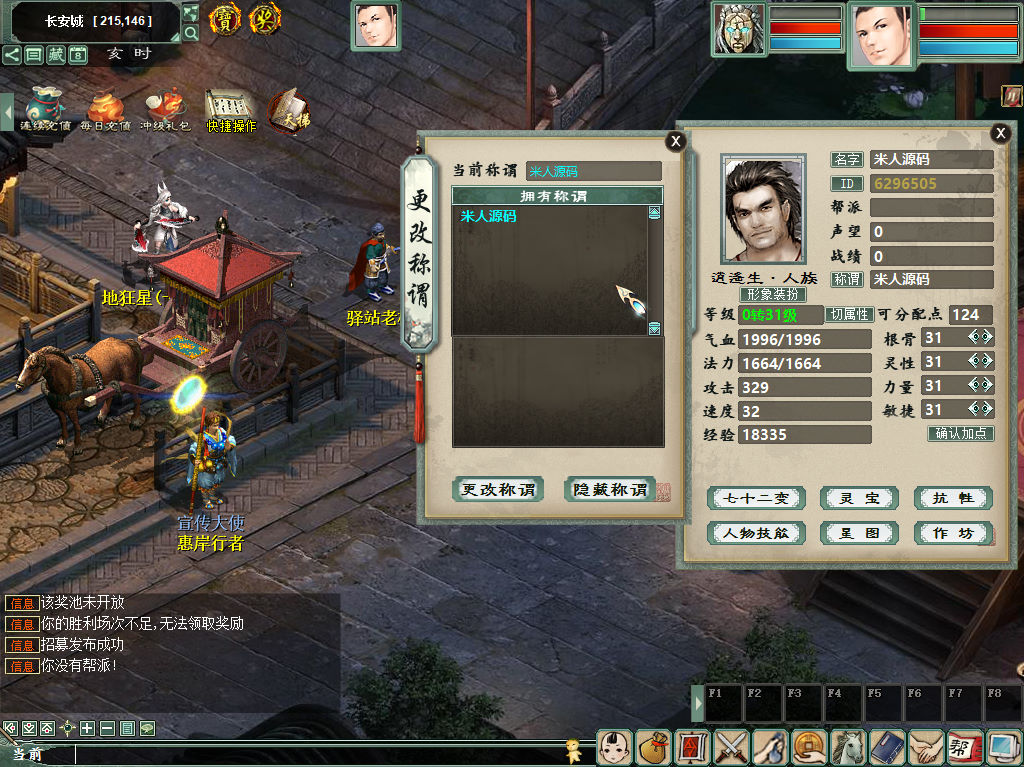Select 米人源码 in the owned titles list

click(489, 216)
